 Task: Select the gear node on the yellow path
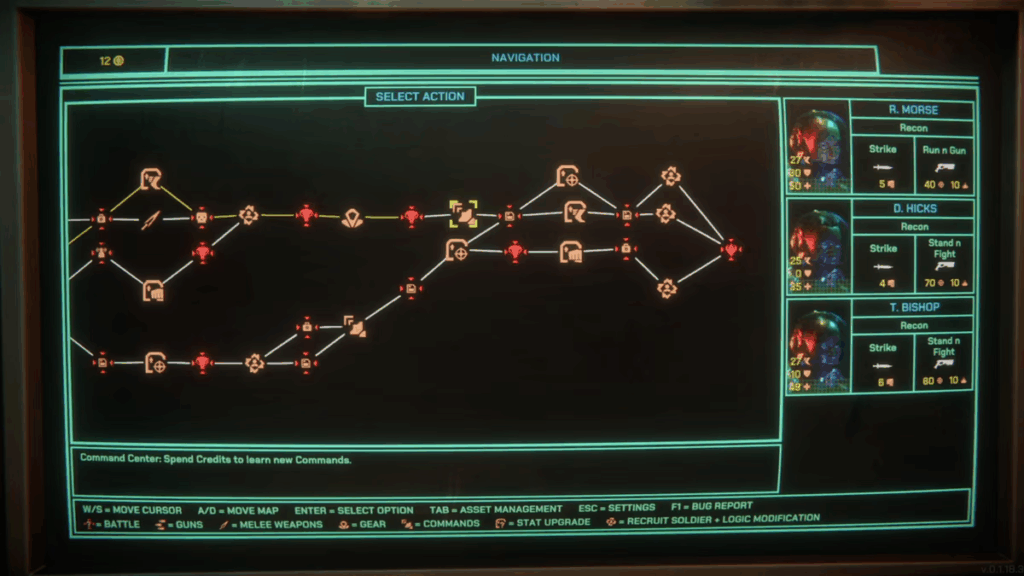[351, 218]
